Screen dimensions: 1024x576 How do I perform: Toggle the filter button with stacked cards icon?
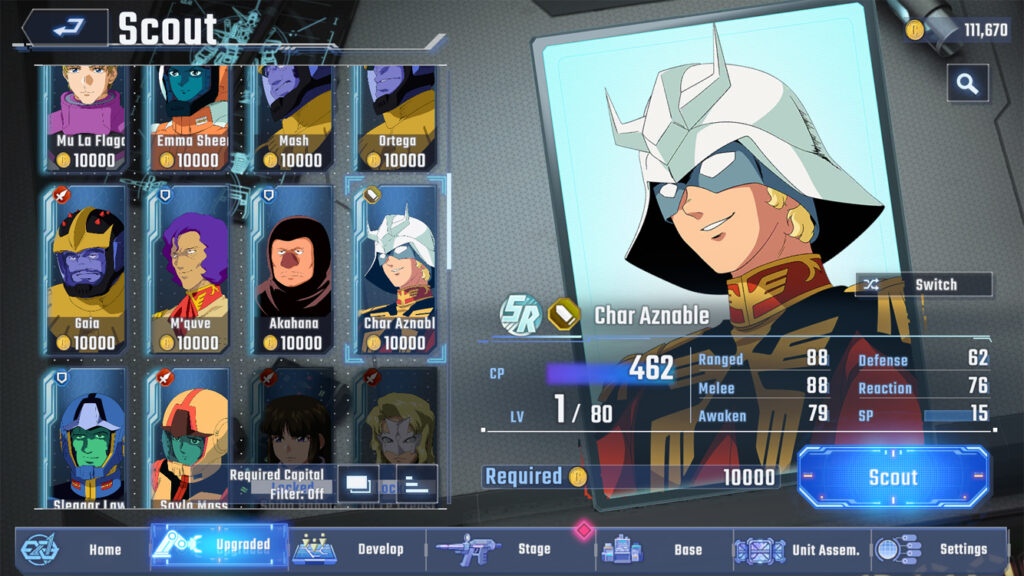point(357,484)
